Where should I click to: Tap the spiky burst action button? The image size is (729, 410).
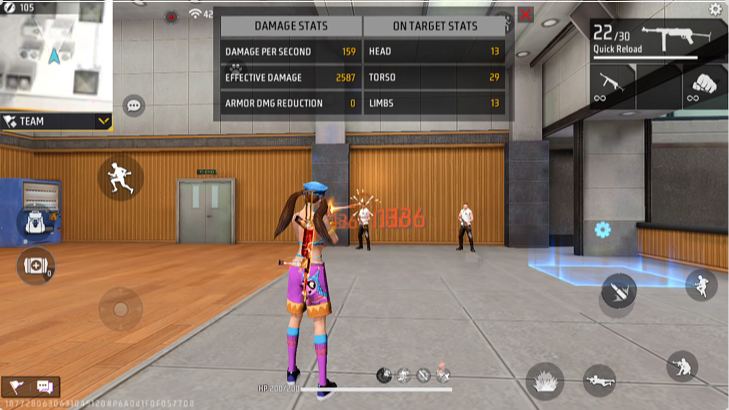(x=545, y=380)
